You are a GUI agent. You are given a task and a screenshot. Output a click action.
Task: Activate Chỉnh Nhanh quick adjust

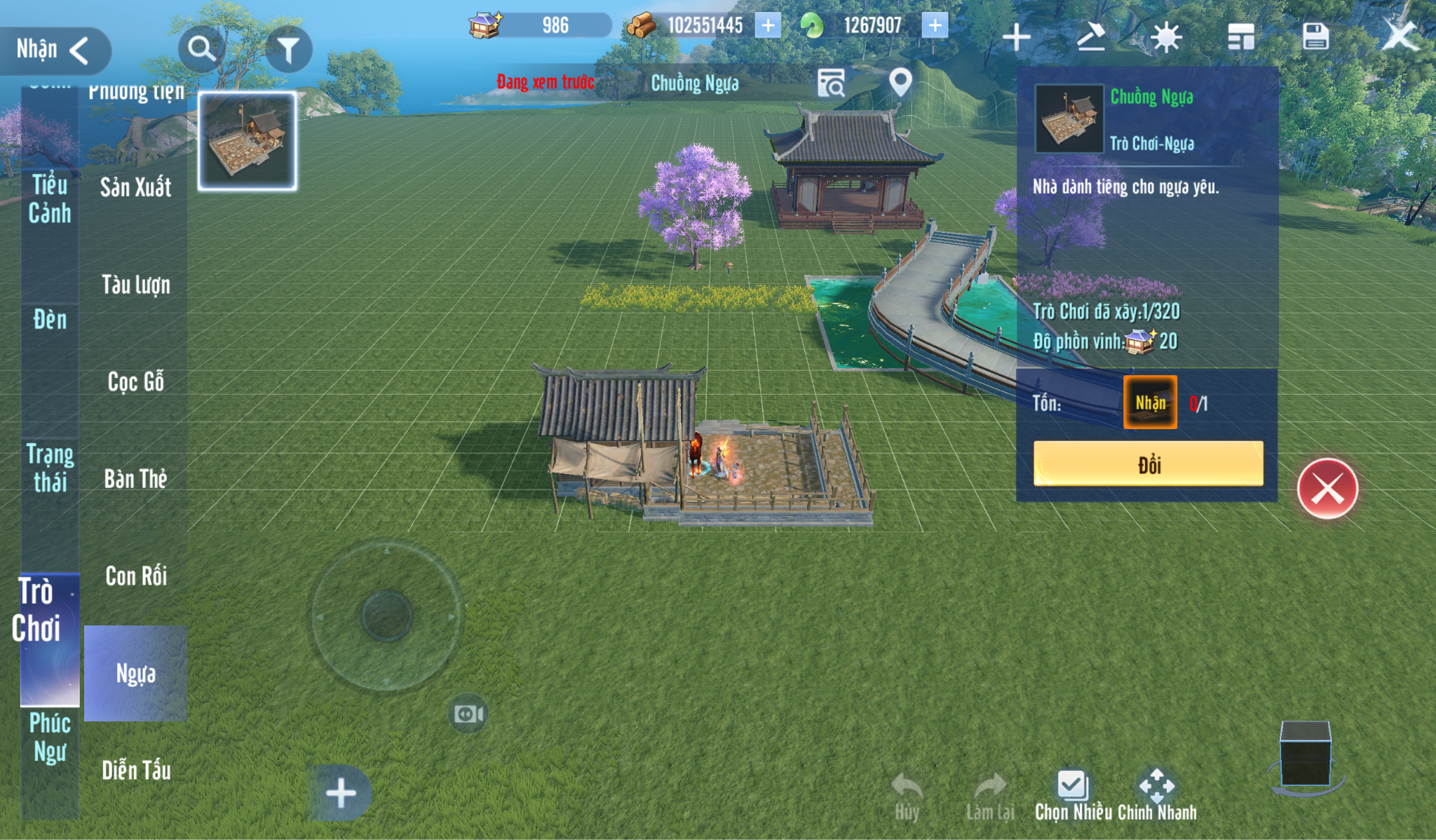[1156, 796]
